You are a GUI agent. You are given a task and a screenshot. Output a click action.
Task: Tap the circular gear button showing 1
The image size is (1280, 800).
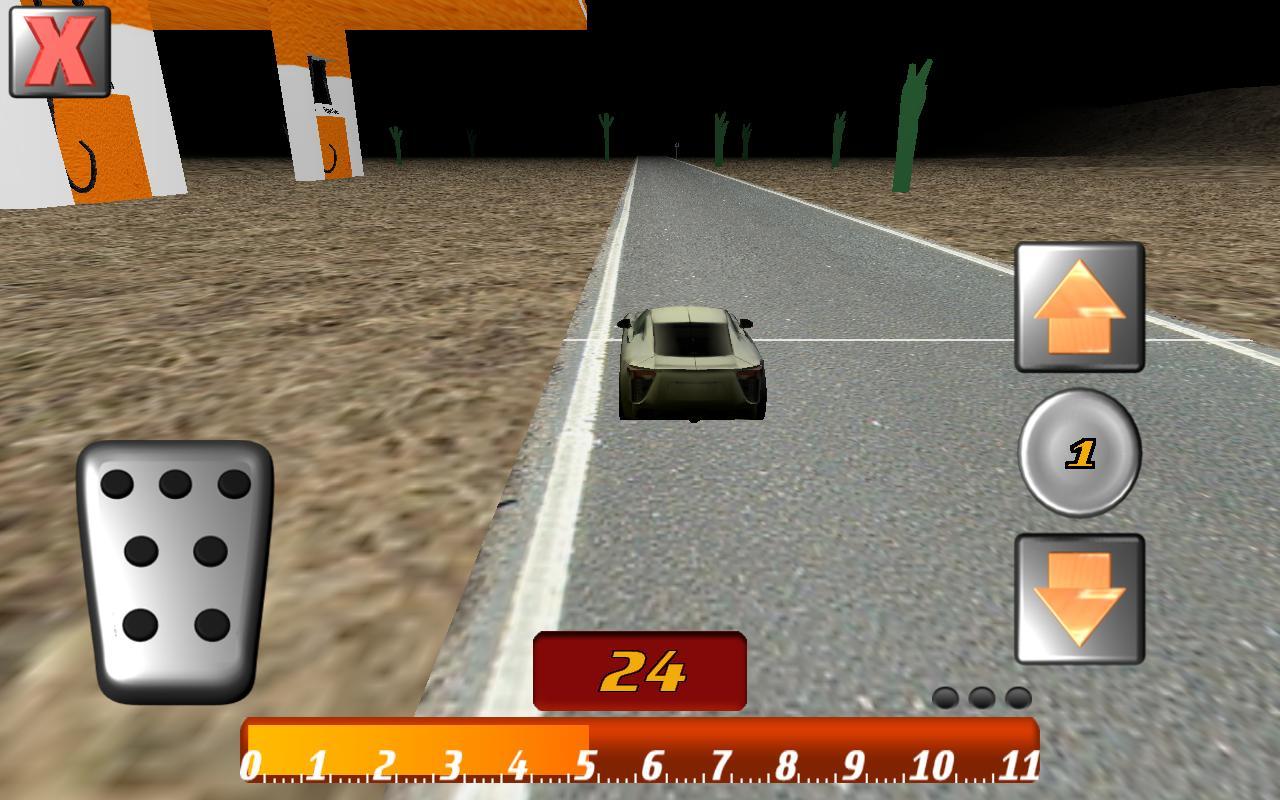click(1080, 455)
